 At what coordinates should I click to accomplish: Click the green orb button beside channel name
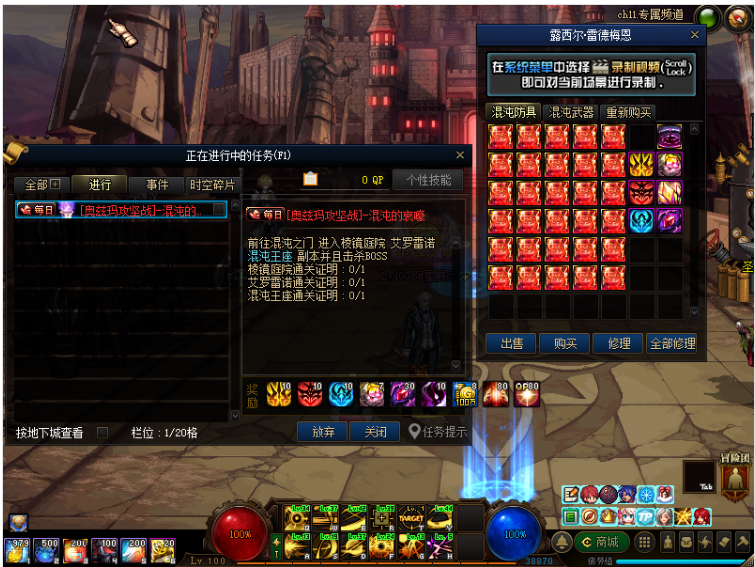click(708, 17)
